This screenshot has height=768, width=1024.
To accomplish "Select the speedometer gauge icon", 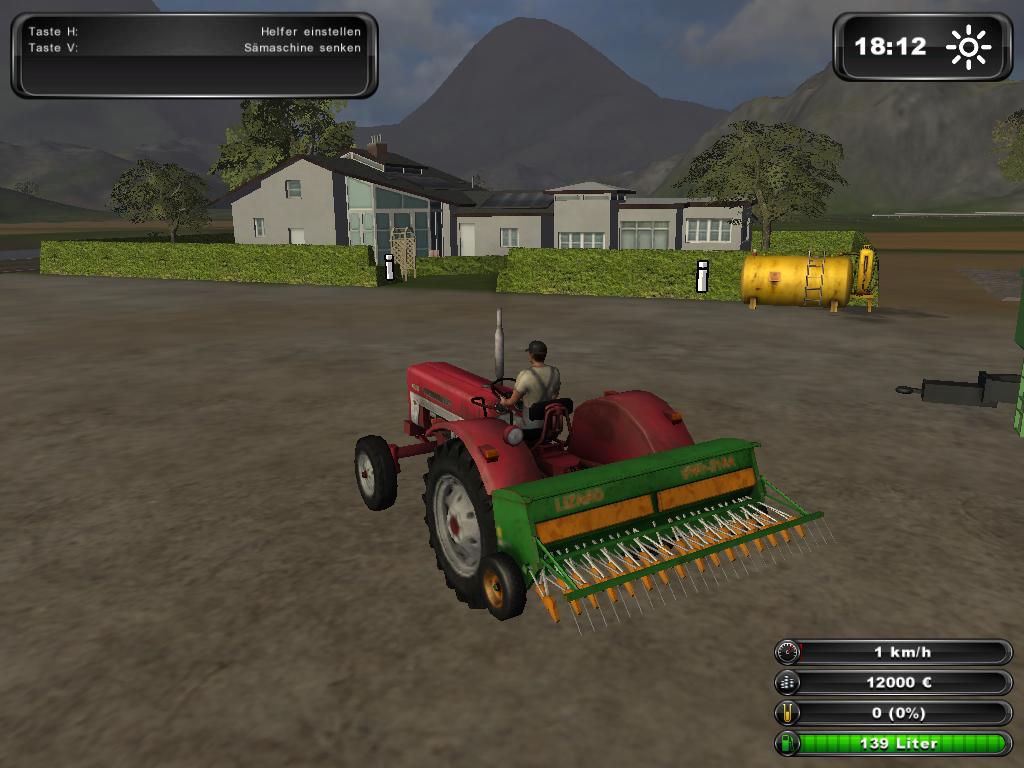I will (788, 653).
